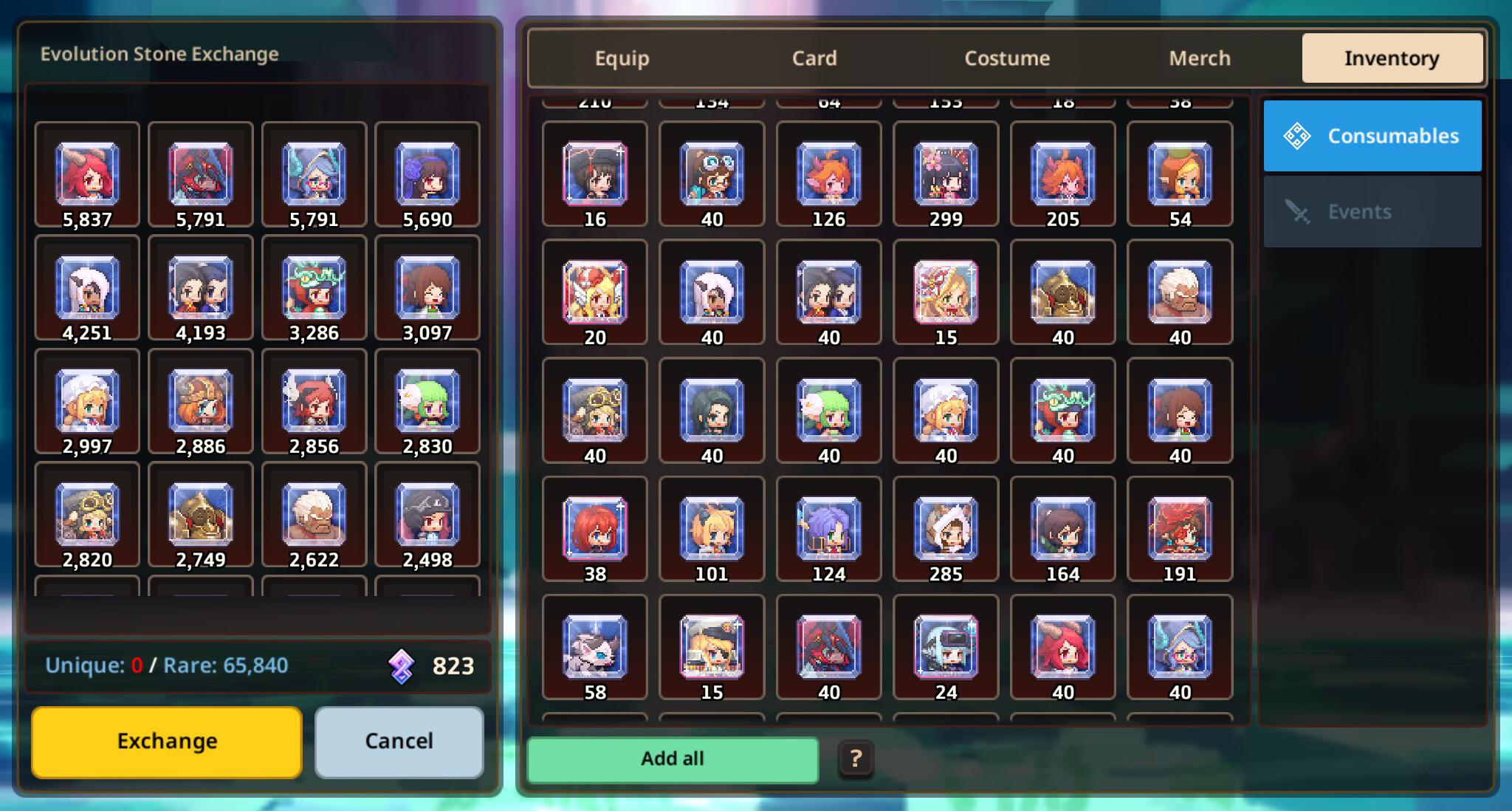Image resolution: width=1512 pixels, height=811 pixels.
Task: Click the Exchange button
Action: [x=165, y=742]
